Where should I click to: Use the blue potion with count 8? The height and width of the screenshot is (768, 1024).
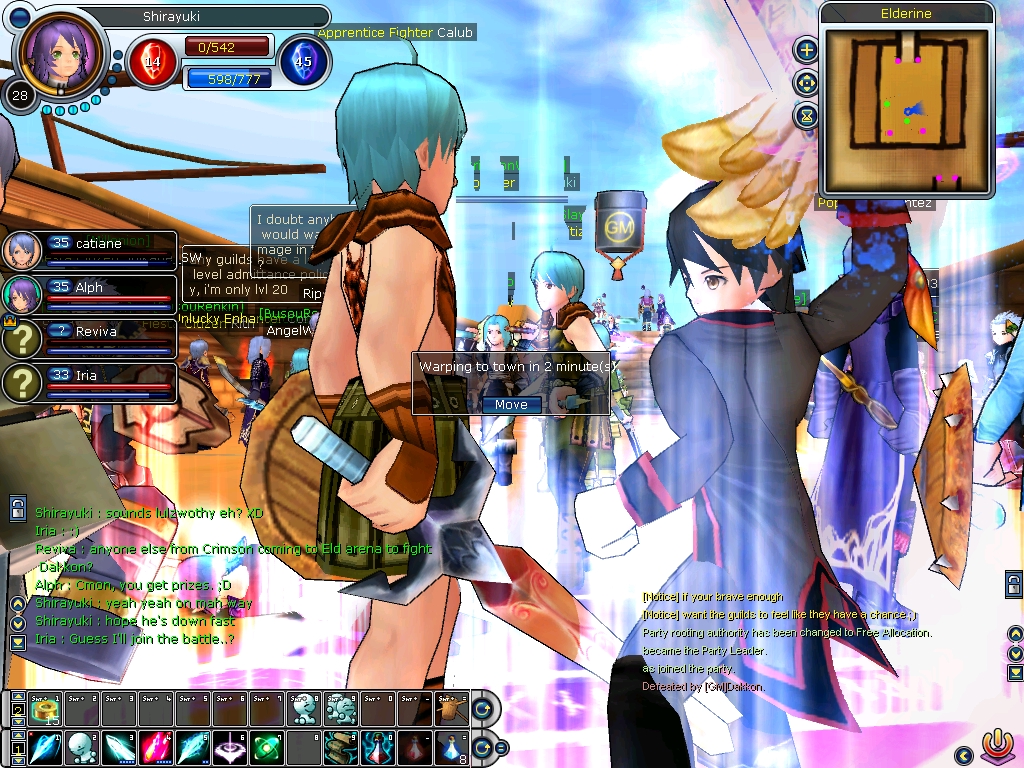(453, 747)
